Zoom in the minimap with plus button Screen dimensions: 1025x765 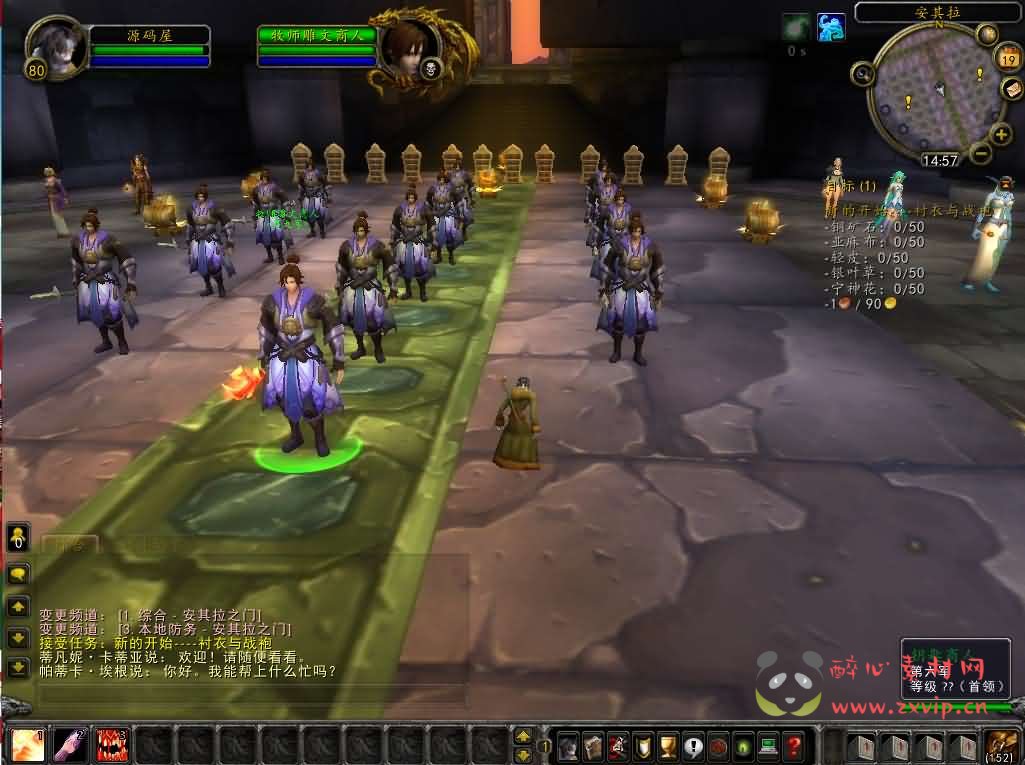tap(1001, 135)
